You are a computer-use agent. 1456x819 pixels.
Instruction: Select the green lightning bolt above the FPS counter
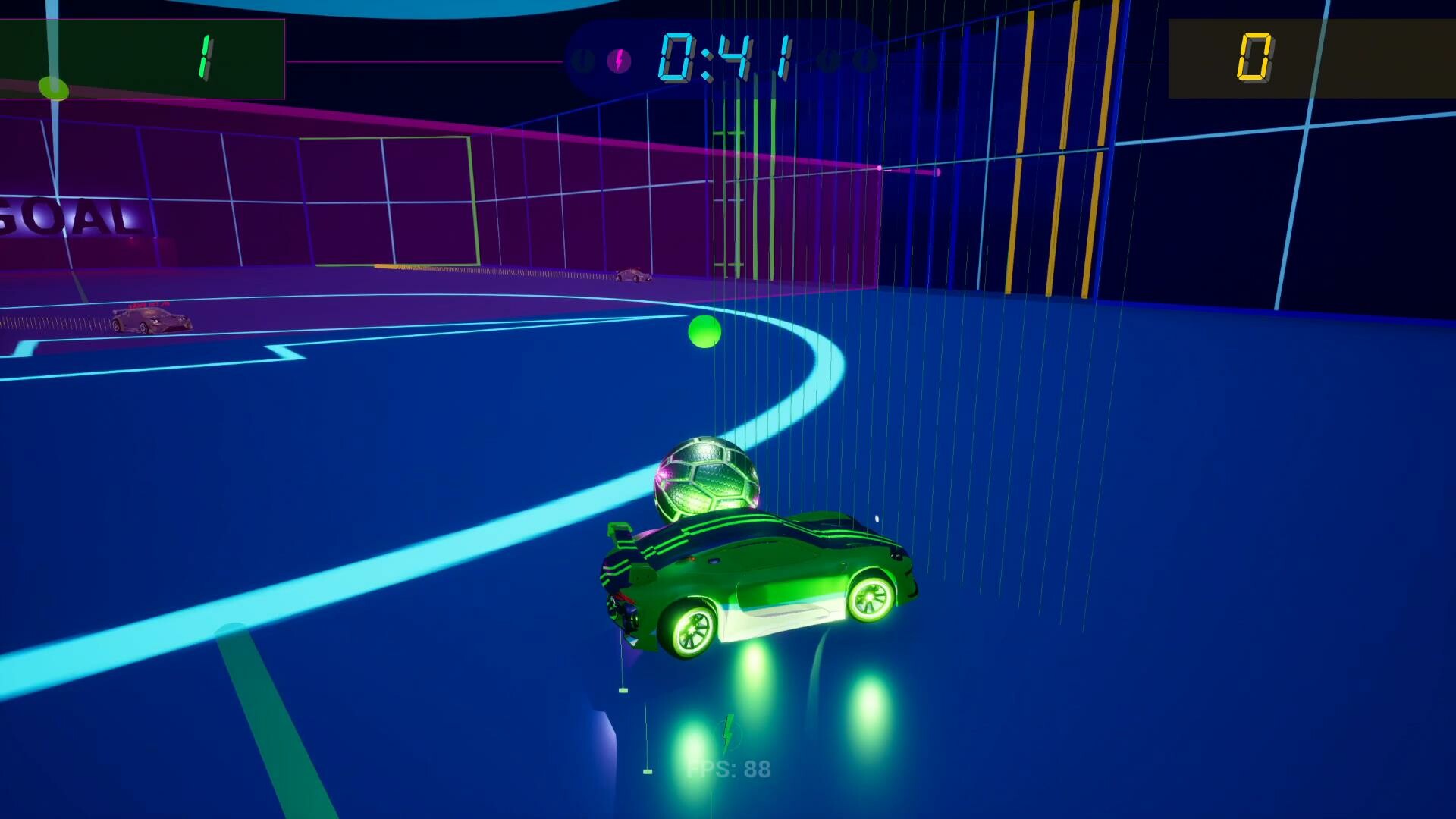pyautogui.click(x=730, y=732)
